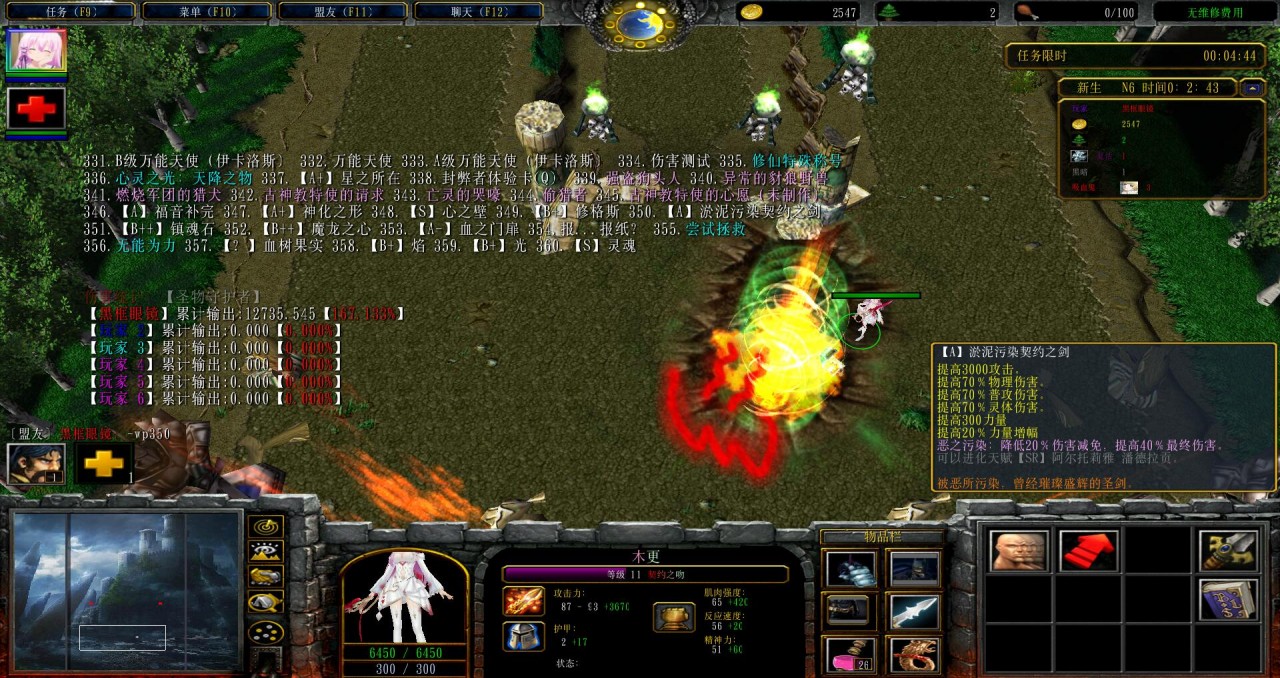The height and width of the screenshot is (678, 1280).
Task: Click the minimap to move the camera
Action: tap(127, 590)
